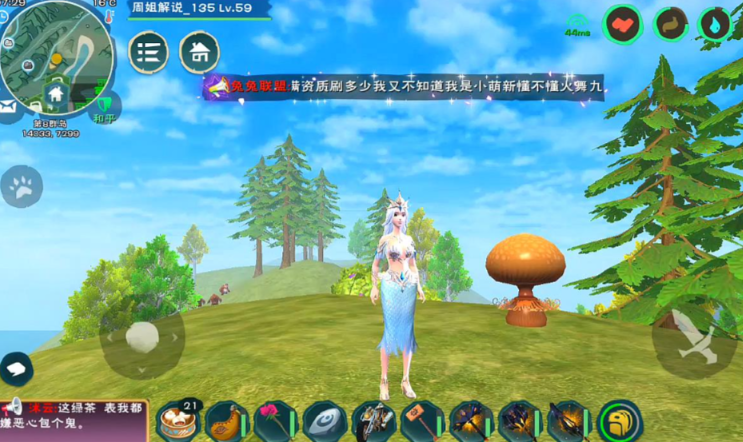Click the 兔兔联盟 megaphone broadcast message

[405, 88]
